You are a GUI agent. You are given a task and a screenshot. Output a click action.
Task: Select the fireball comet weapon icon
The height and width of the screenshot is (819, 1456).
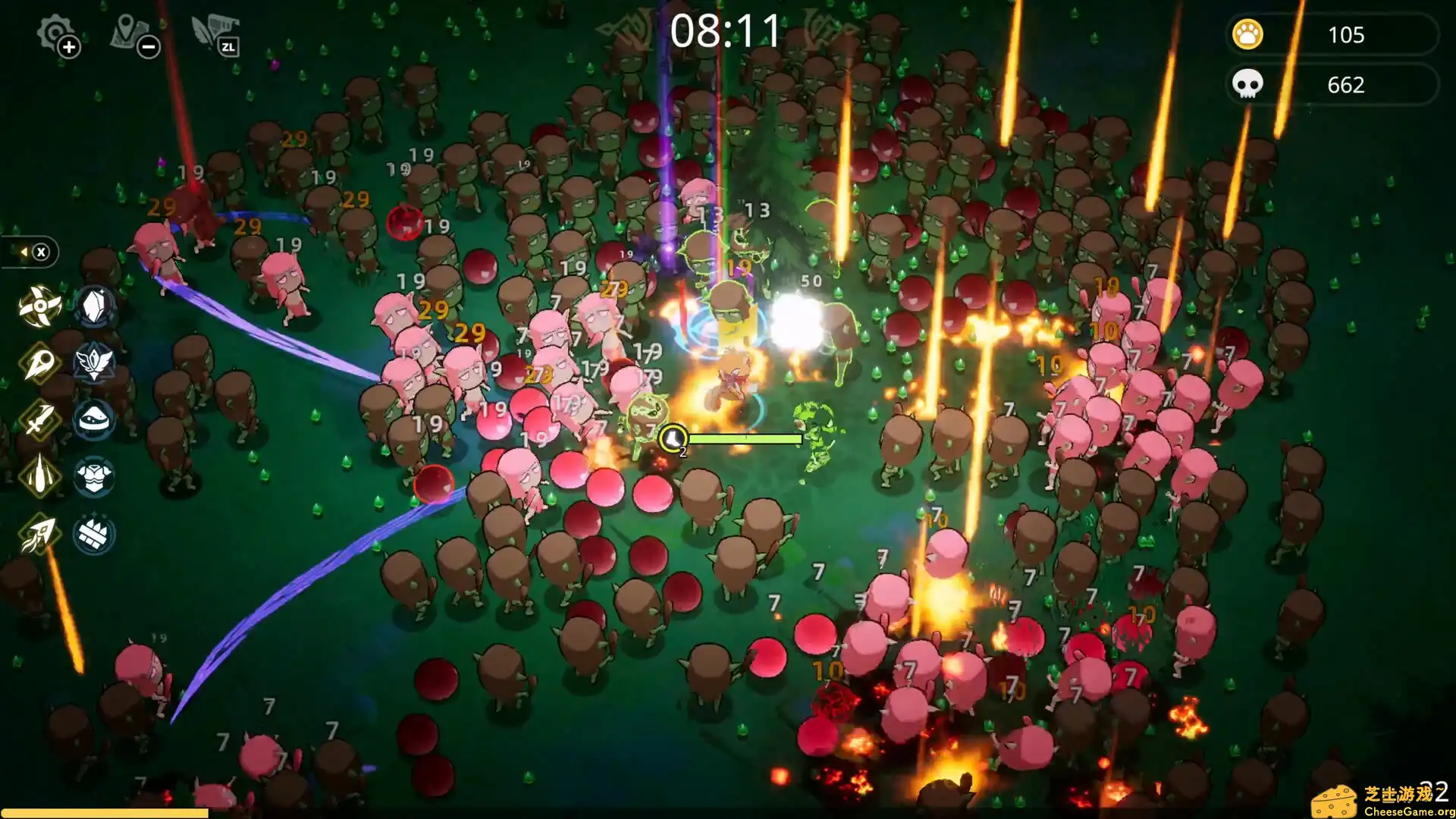click(x=39, y=363)
